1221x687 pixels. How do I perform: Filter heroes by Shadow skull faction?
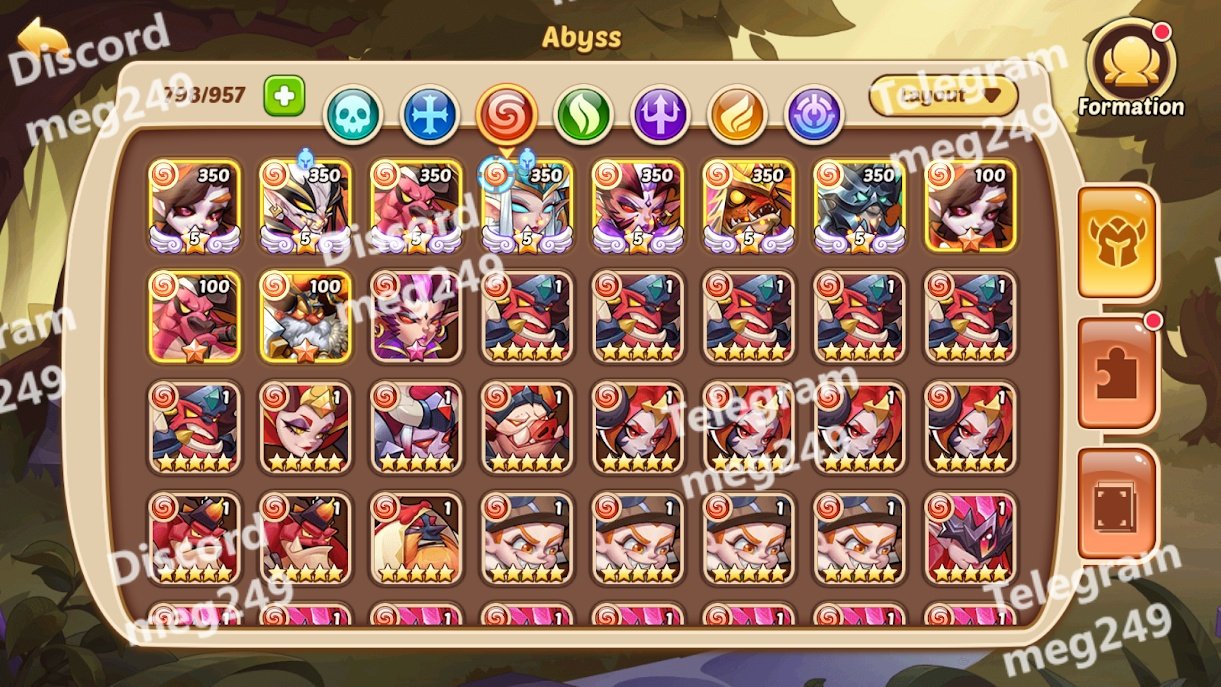(x=353, y=114)
